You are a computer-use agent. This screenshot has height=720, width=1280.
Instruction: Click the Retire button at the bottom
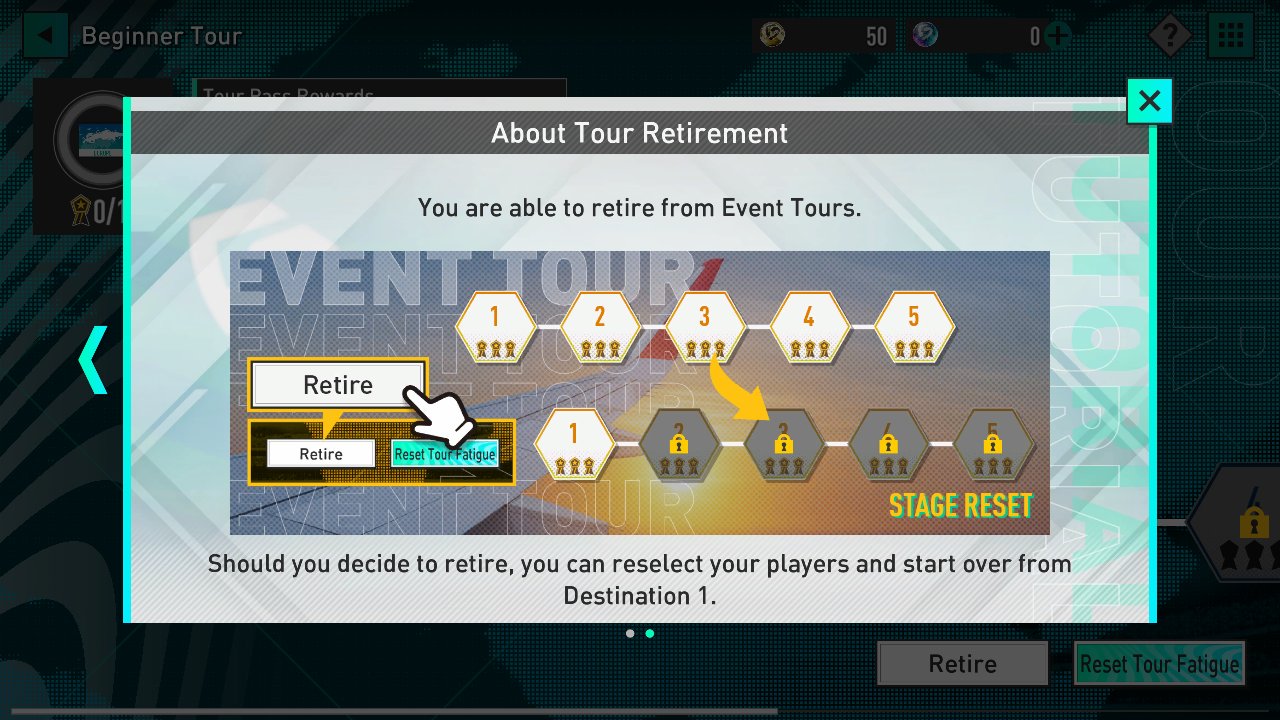coord(962,664)
